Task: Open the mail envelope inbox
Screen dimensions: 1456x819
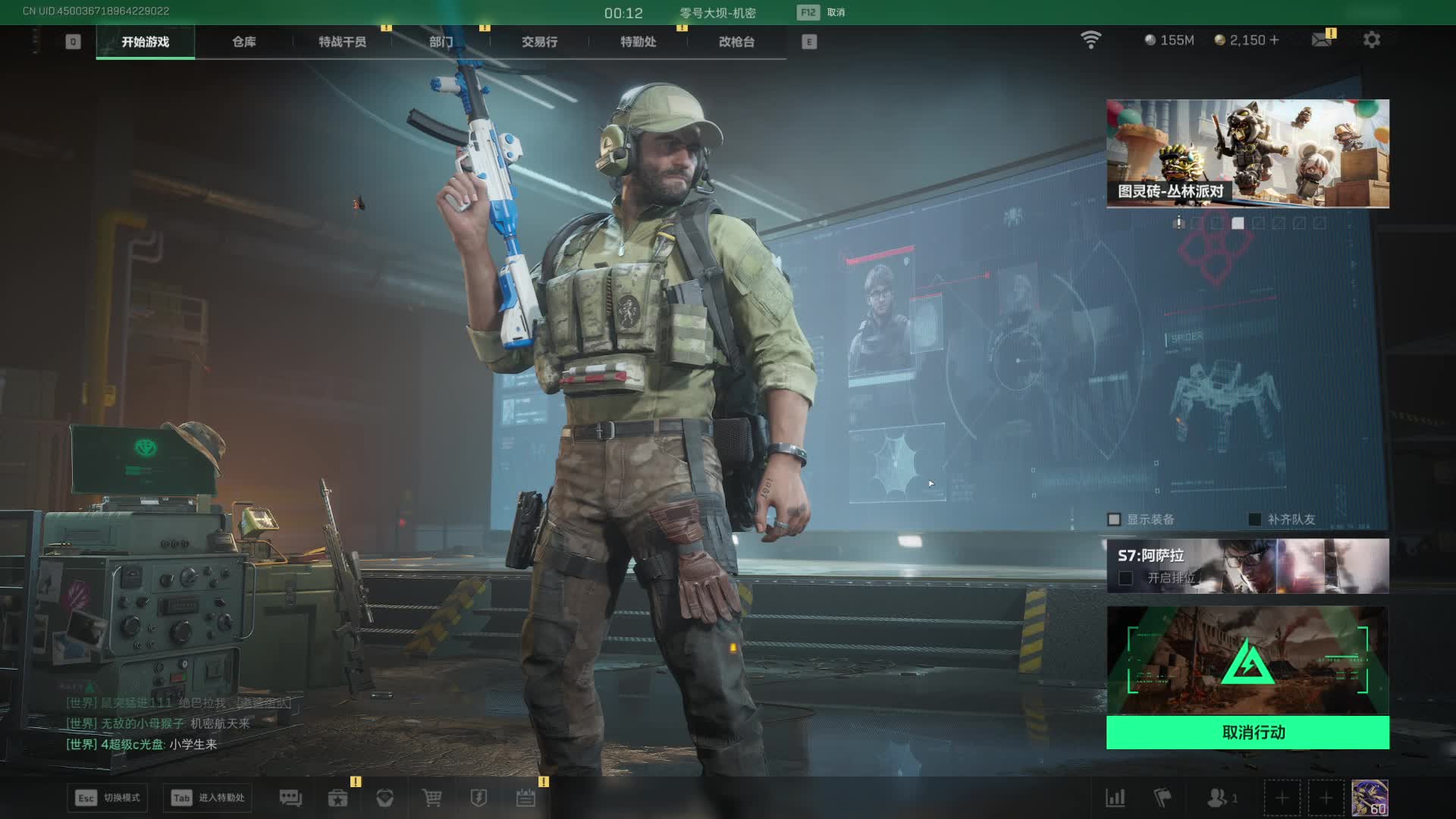Action: pyautogui.click(x=1322, y=40)
